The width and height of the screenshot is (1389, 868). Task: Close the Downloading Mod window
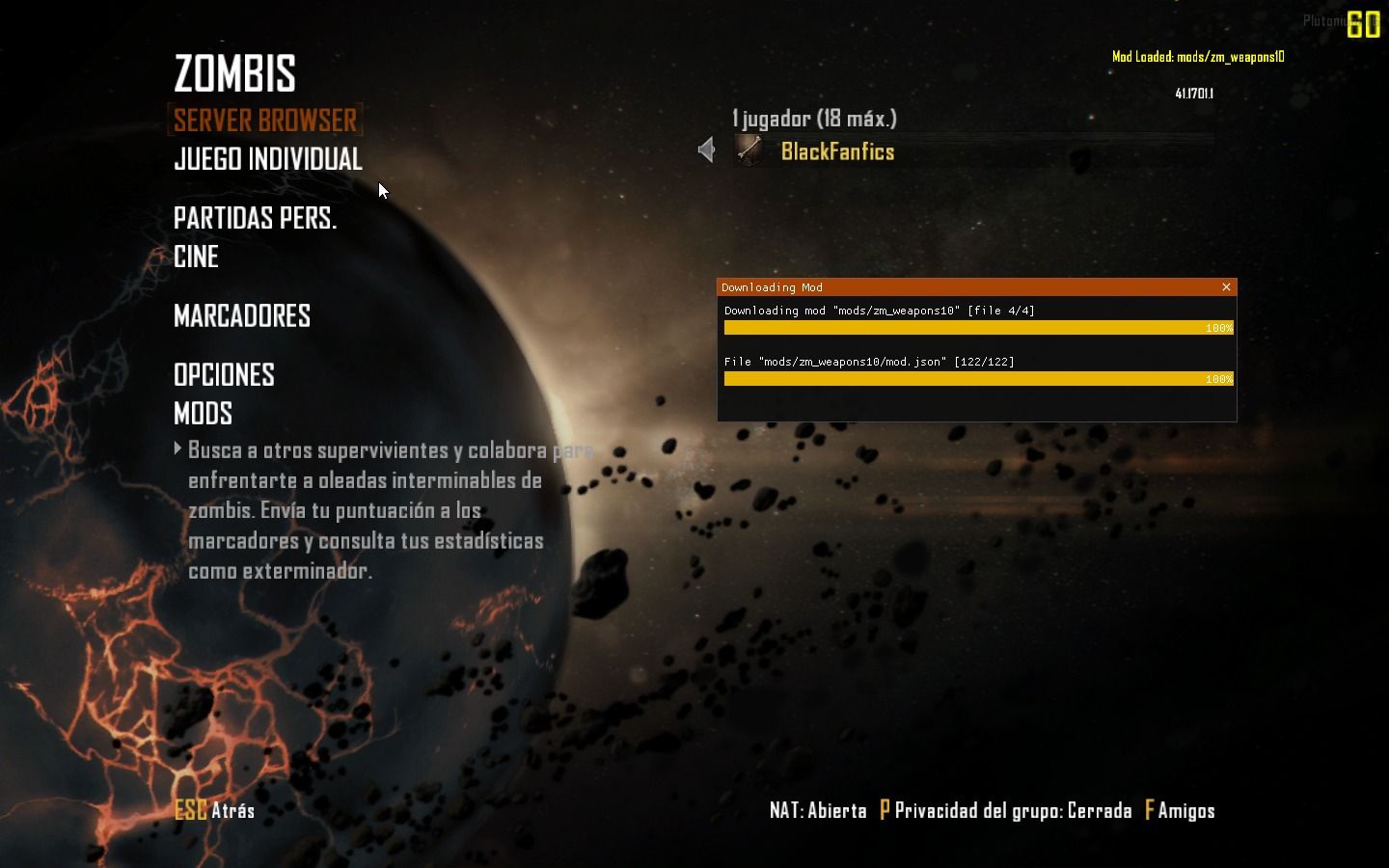[1226, 287]
